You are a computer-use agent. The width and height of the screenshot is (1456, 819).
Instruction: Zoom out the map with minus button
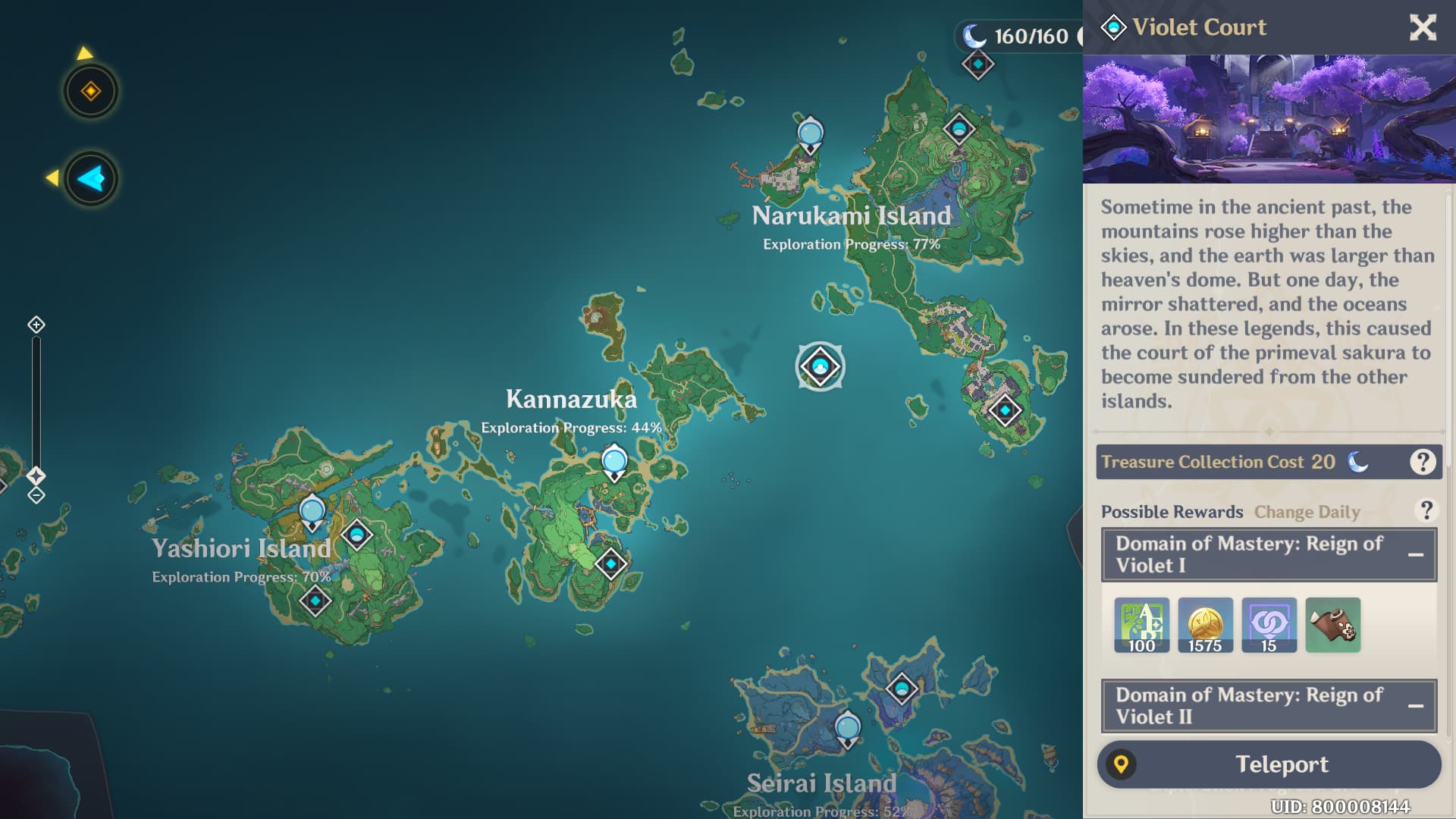tap(36, 496)
